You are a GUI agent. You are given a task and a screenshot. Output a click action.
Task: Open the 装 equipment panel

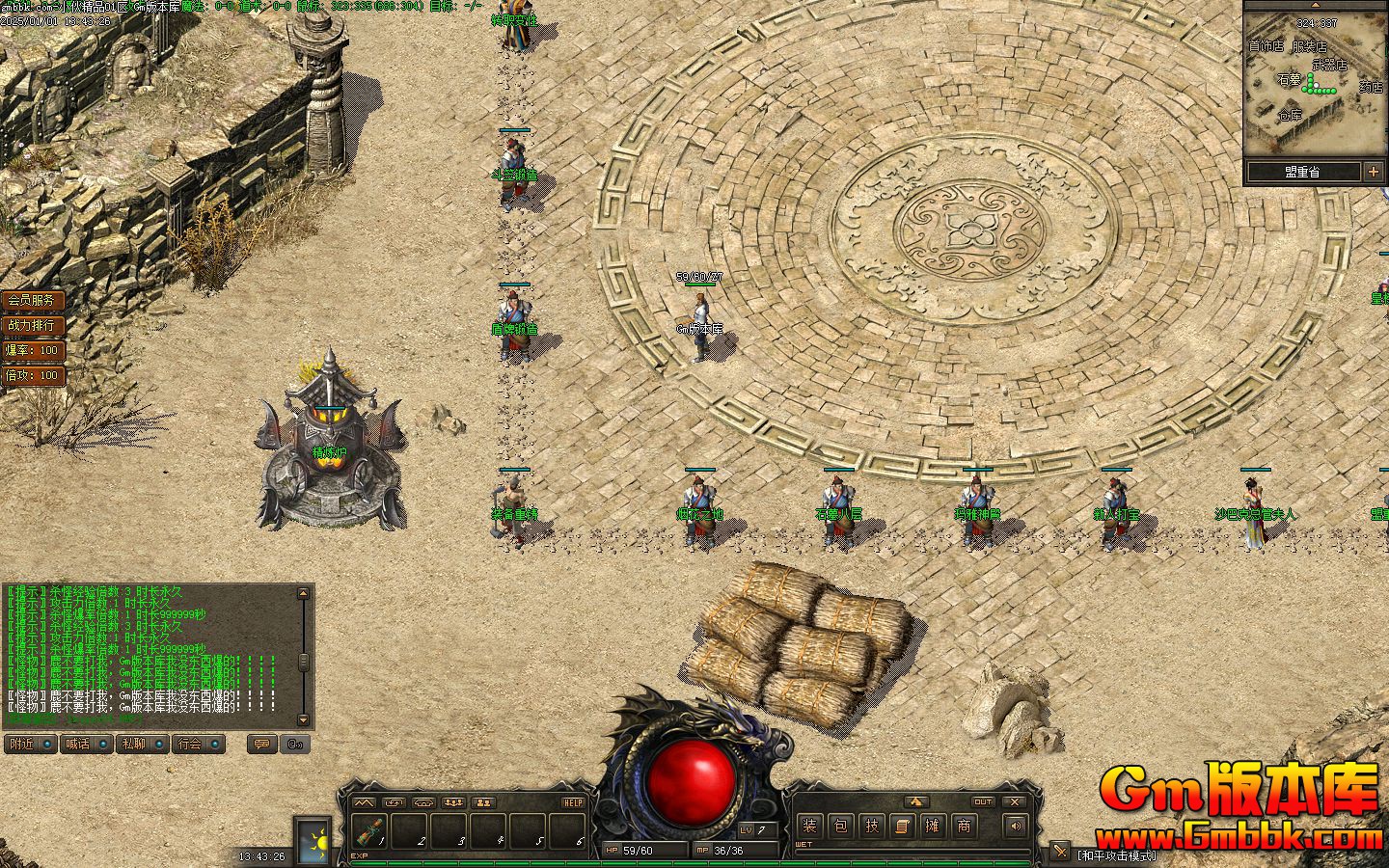[x=809, y=826]
